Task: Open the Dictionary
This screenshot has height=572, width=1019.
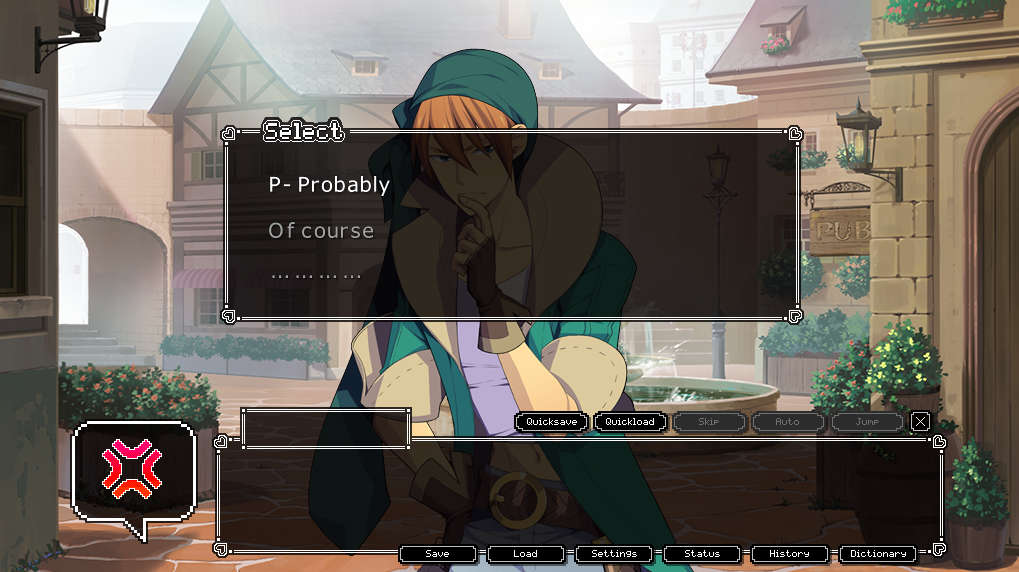Action: [x=878, y=554]
